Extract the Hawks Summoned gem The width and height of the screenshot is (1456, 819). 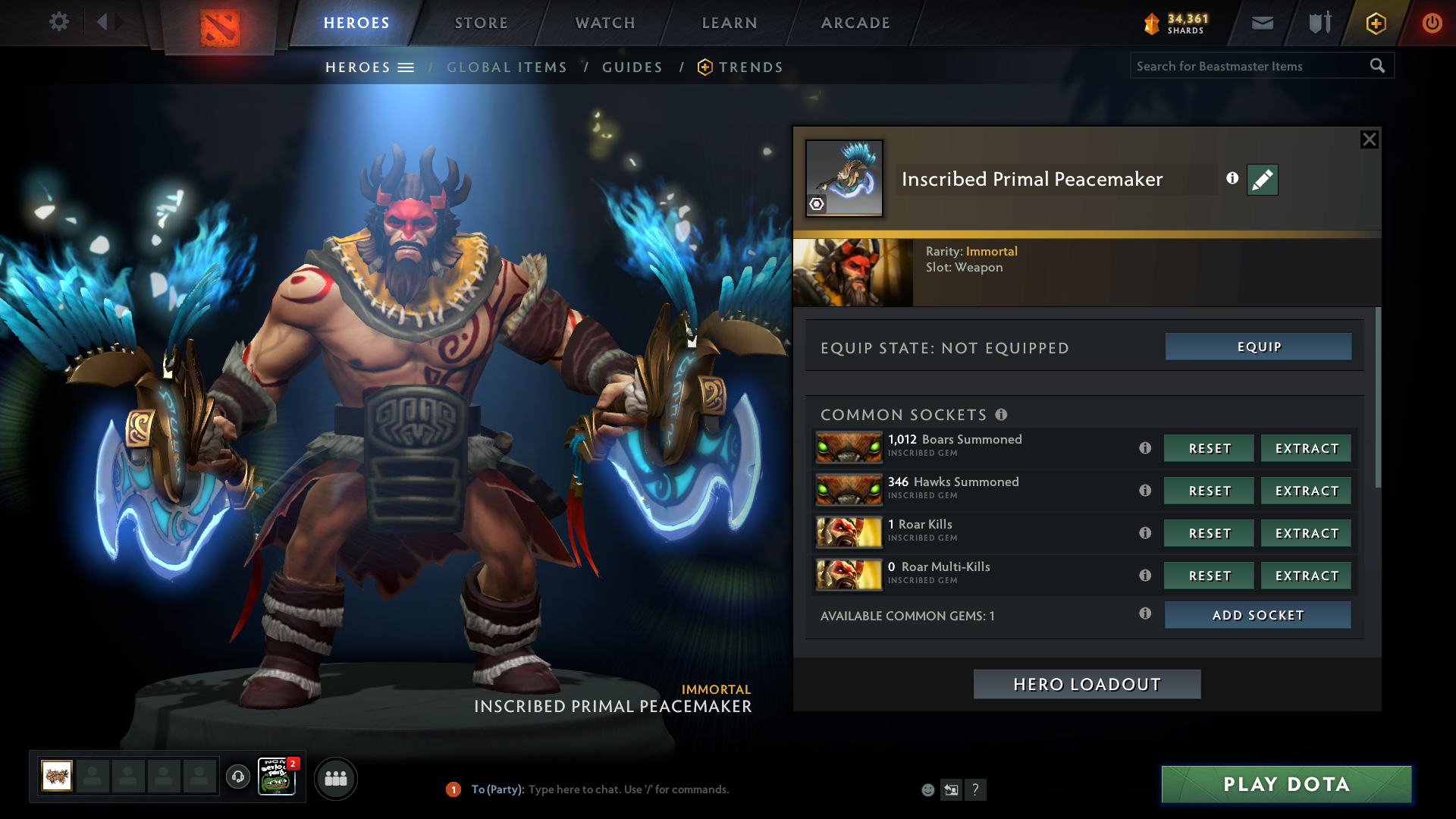pos(1306,491)
